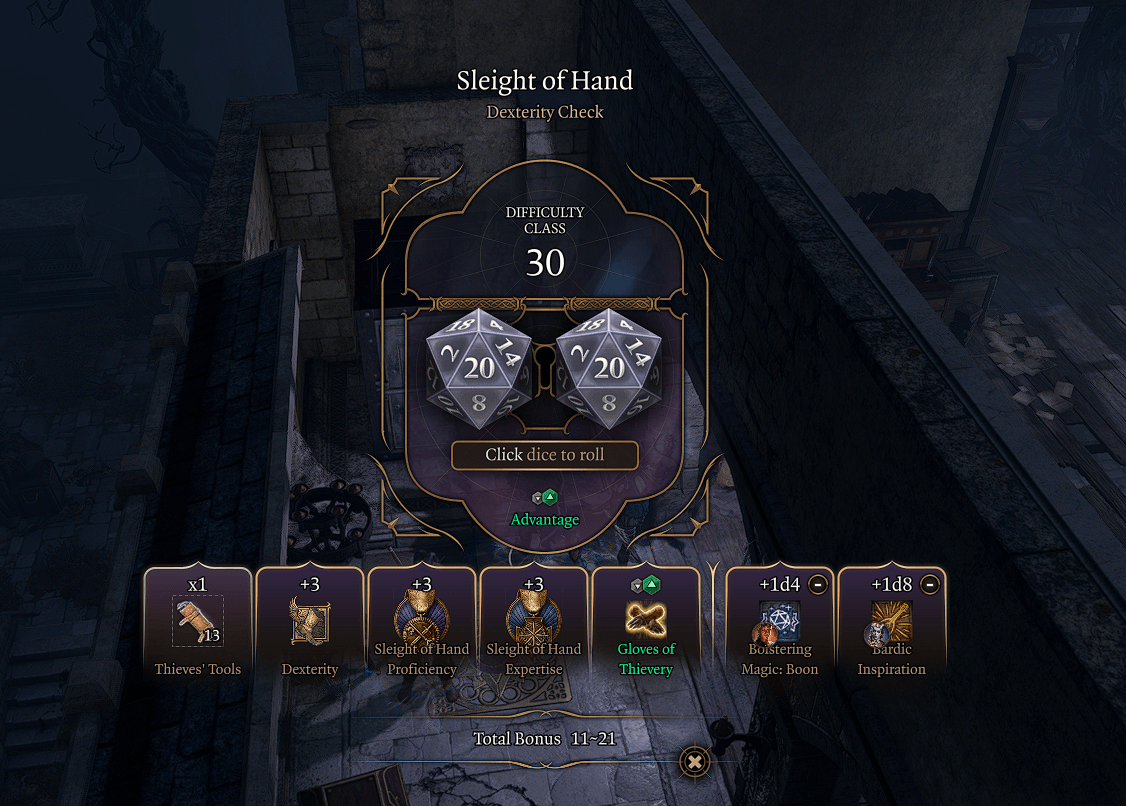This screenshot has height=806, width=1126.
Task: Remove the Bardic Inspiration bonus
Action: click(x=929, y=585)
